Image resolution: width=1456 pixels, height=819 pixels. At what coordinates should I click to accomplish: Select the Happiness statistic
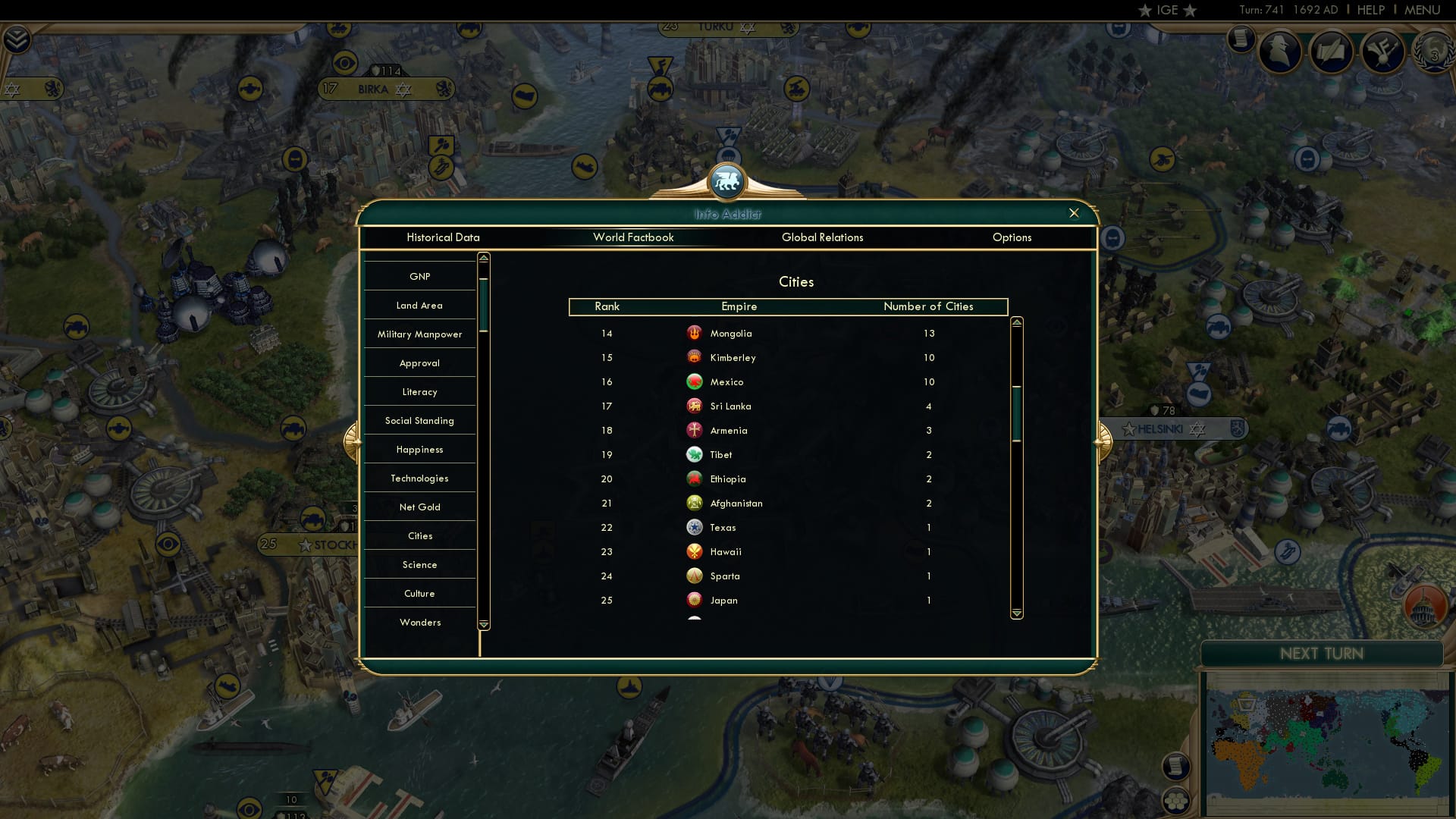click(419, 449)
